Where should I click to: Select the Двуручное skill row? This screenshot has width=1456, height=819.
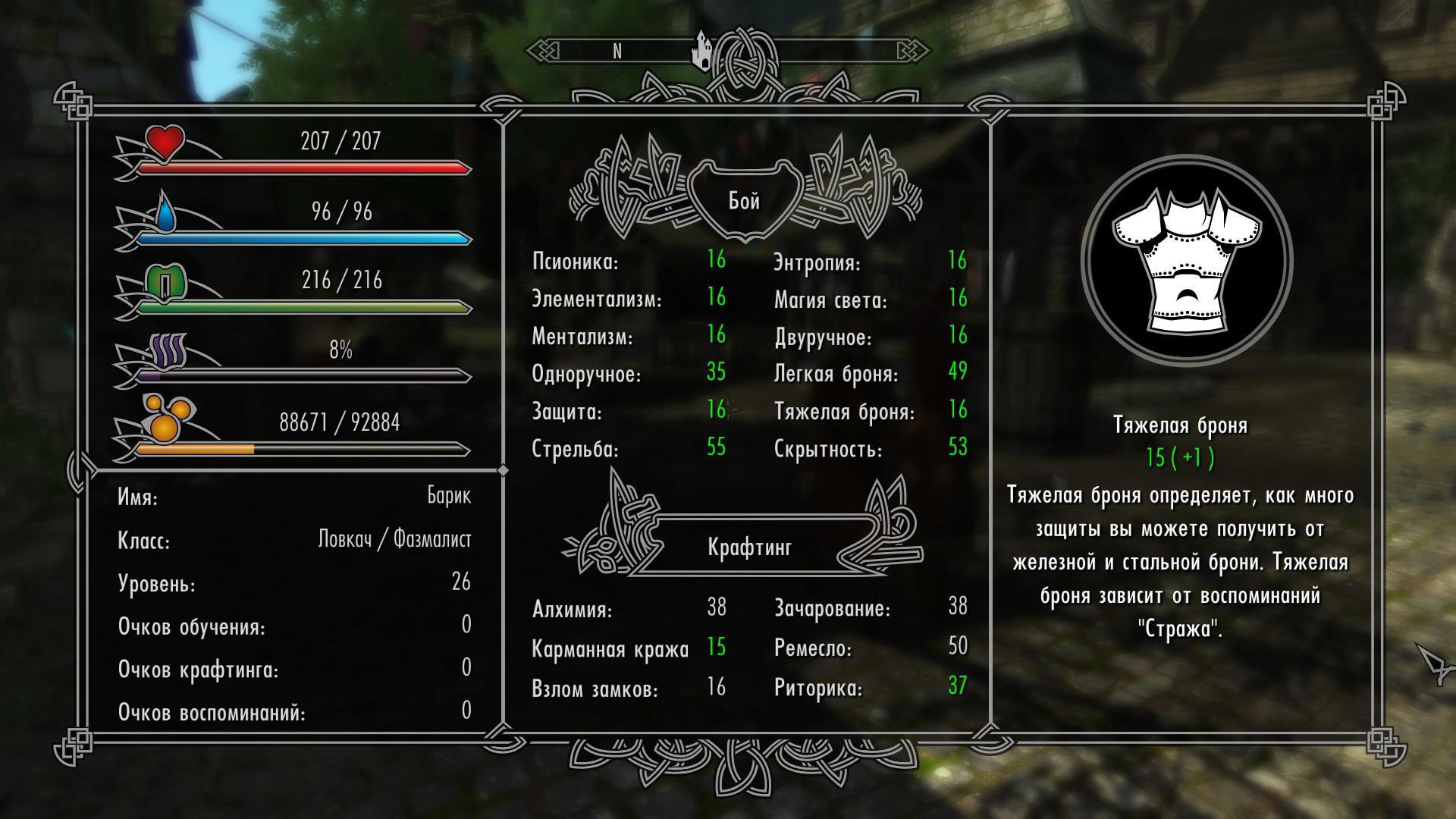823,337
